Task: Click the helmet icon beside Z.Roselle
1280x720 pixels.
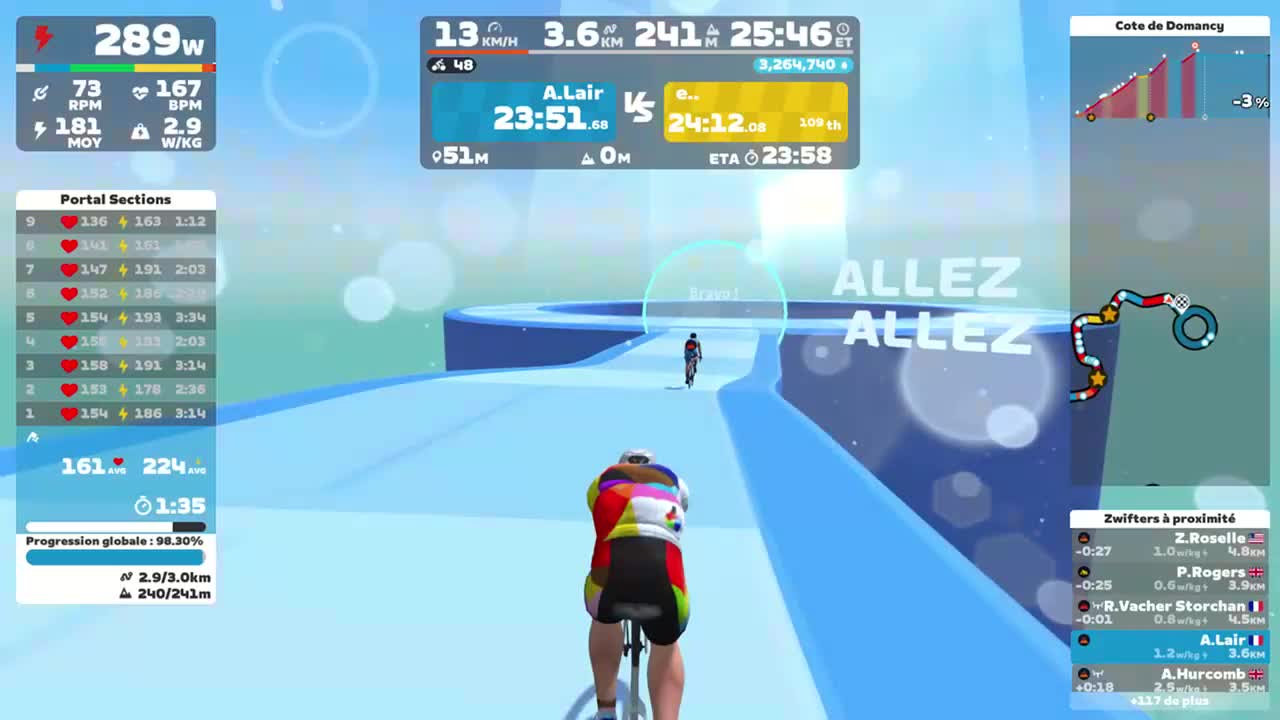Action: coord(1083,537)
